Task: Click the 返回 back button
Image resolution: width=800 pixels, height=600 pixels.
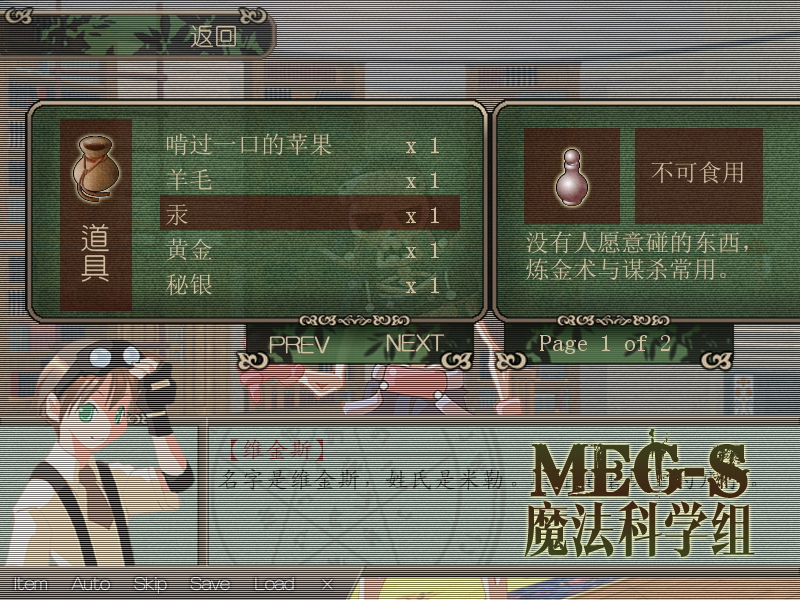Action: pyautogui.click(x=213, y=38)
